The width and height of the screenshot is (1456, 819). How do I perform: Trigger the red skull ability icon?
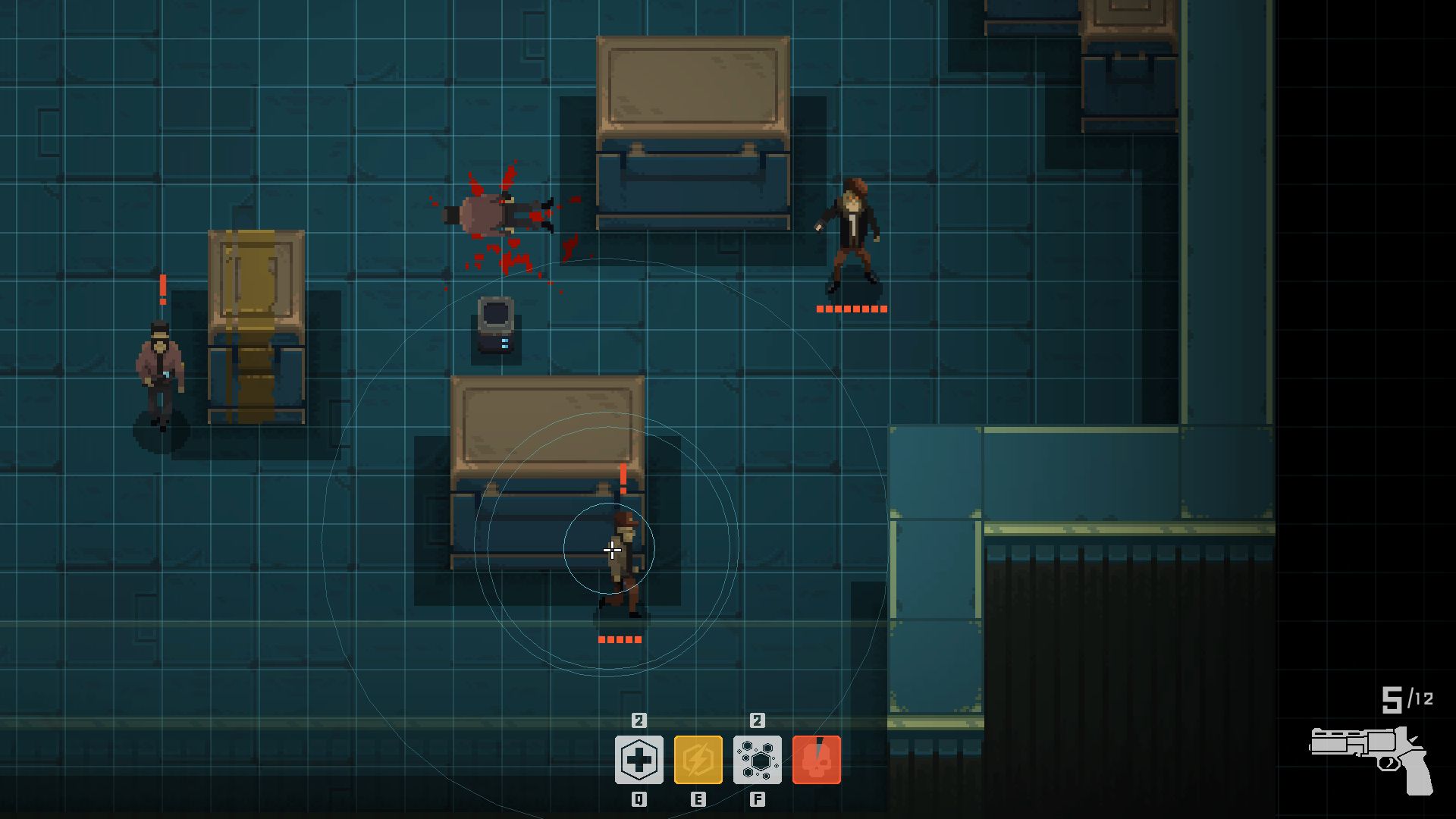pyautogui.click(x=817, y=760)
